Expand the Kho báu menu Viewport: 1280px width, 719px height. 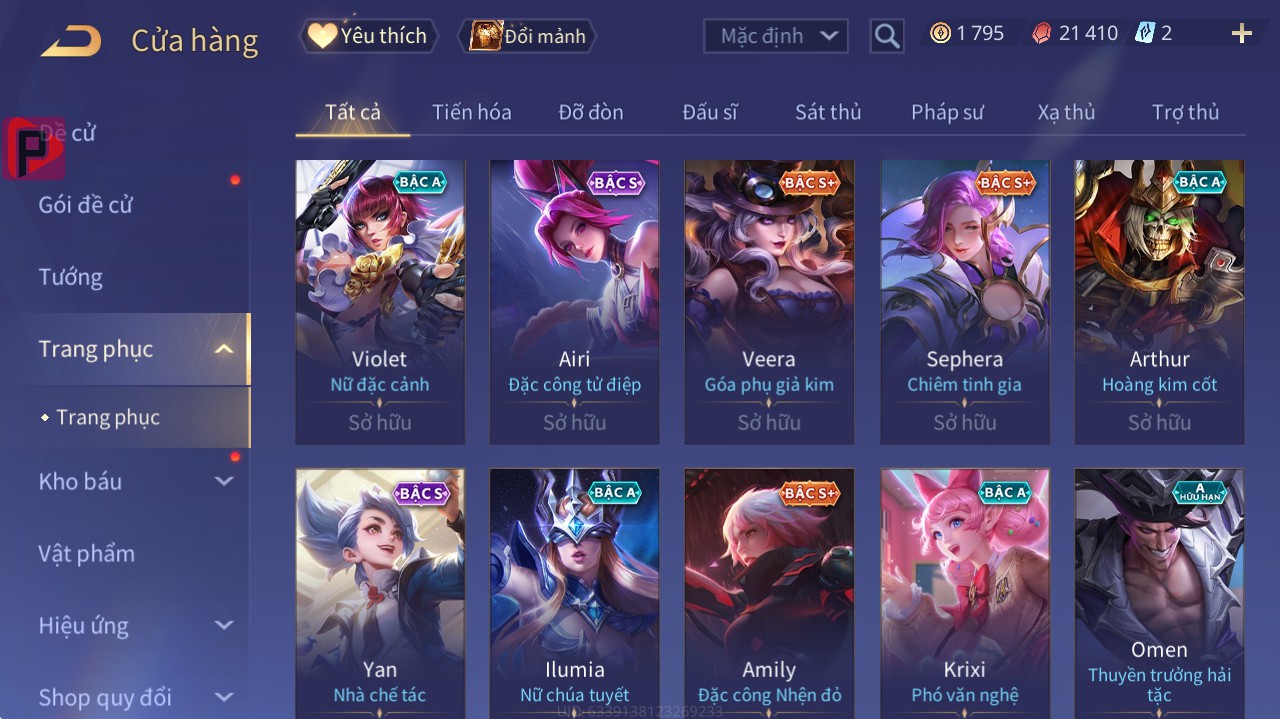pyautogui.click(x=134, y=481)
